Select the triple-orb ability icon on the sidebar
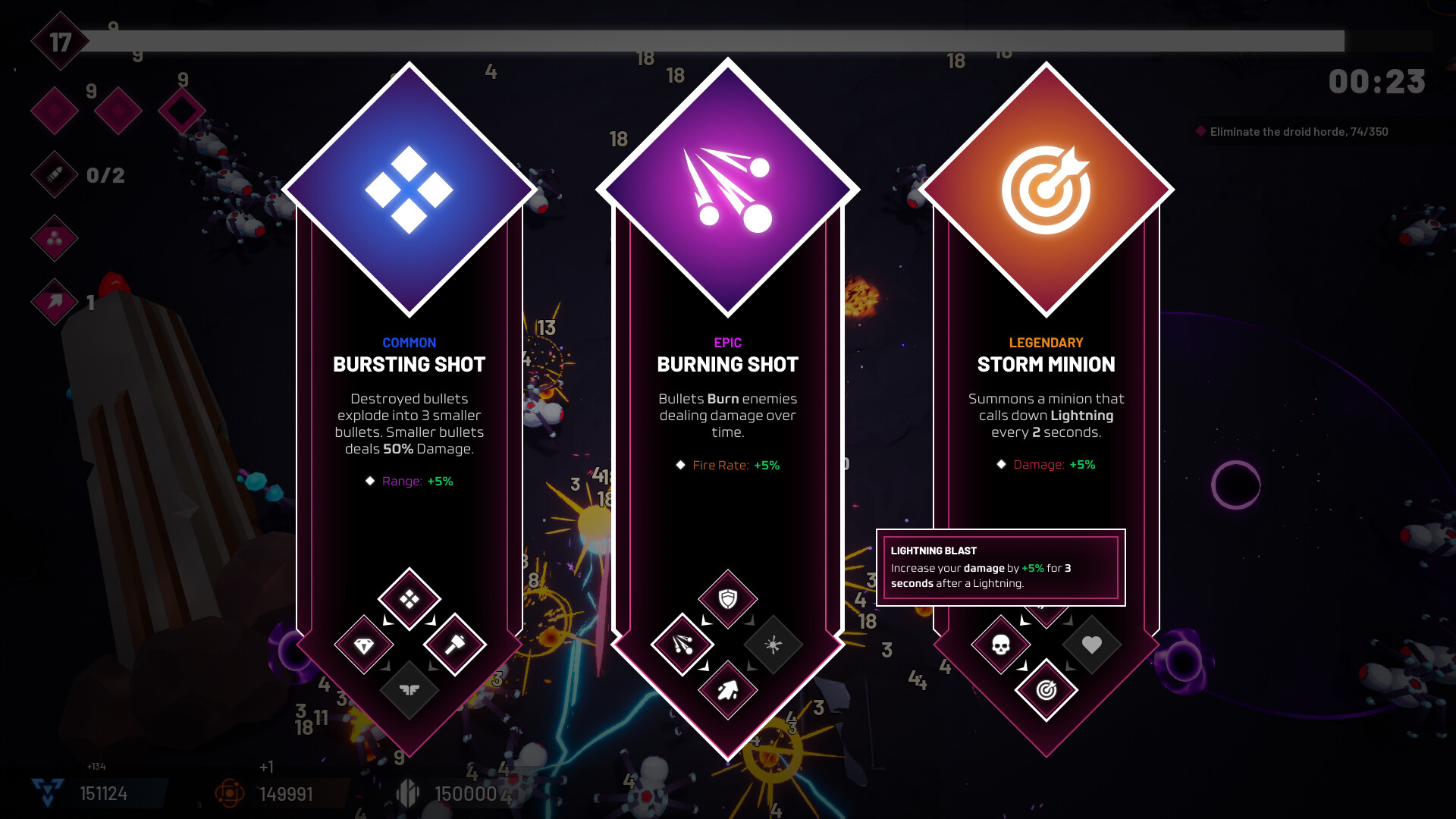This screenshot has width=1456, height=819. tap(54, 238)
